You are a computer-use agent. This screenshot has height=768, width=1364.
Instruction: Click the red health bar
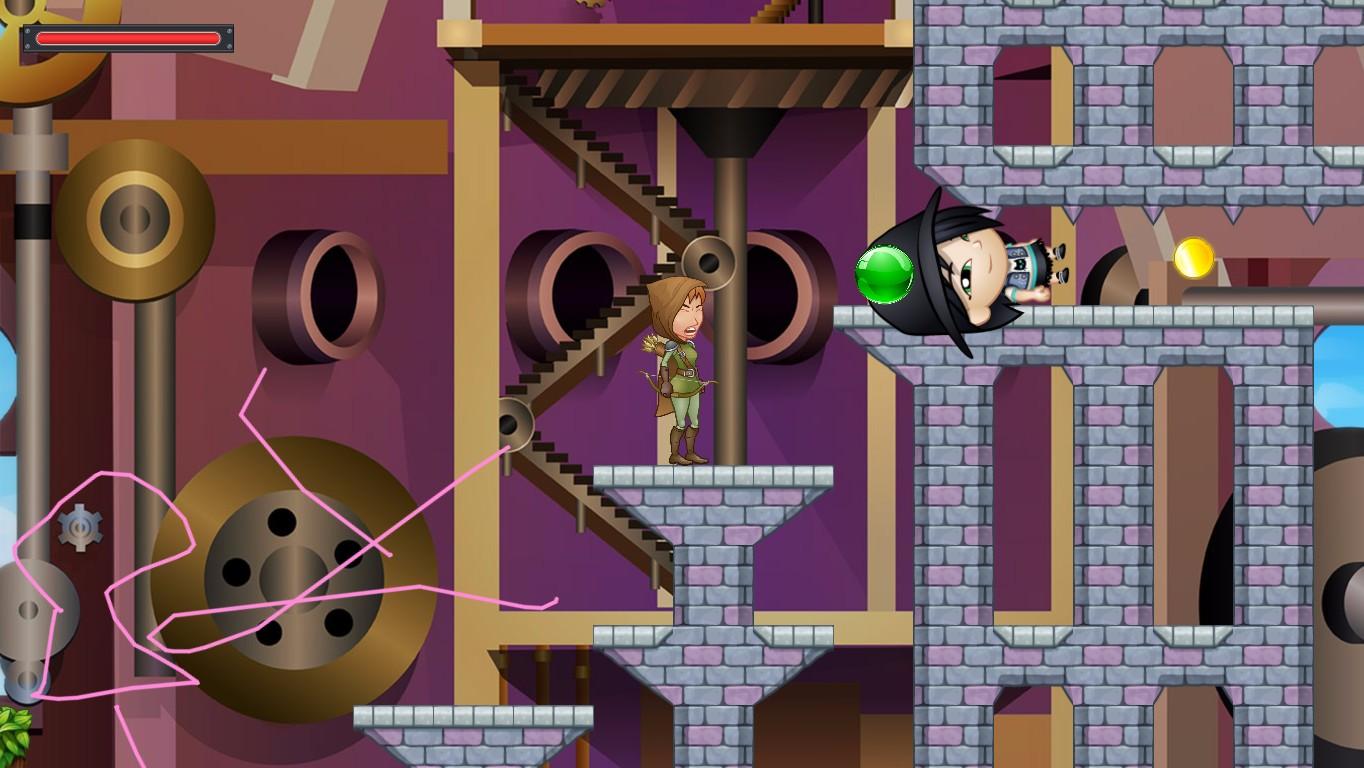127,38
